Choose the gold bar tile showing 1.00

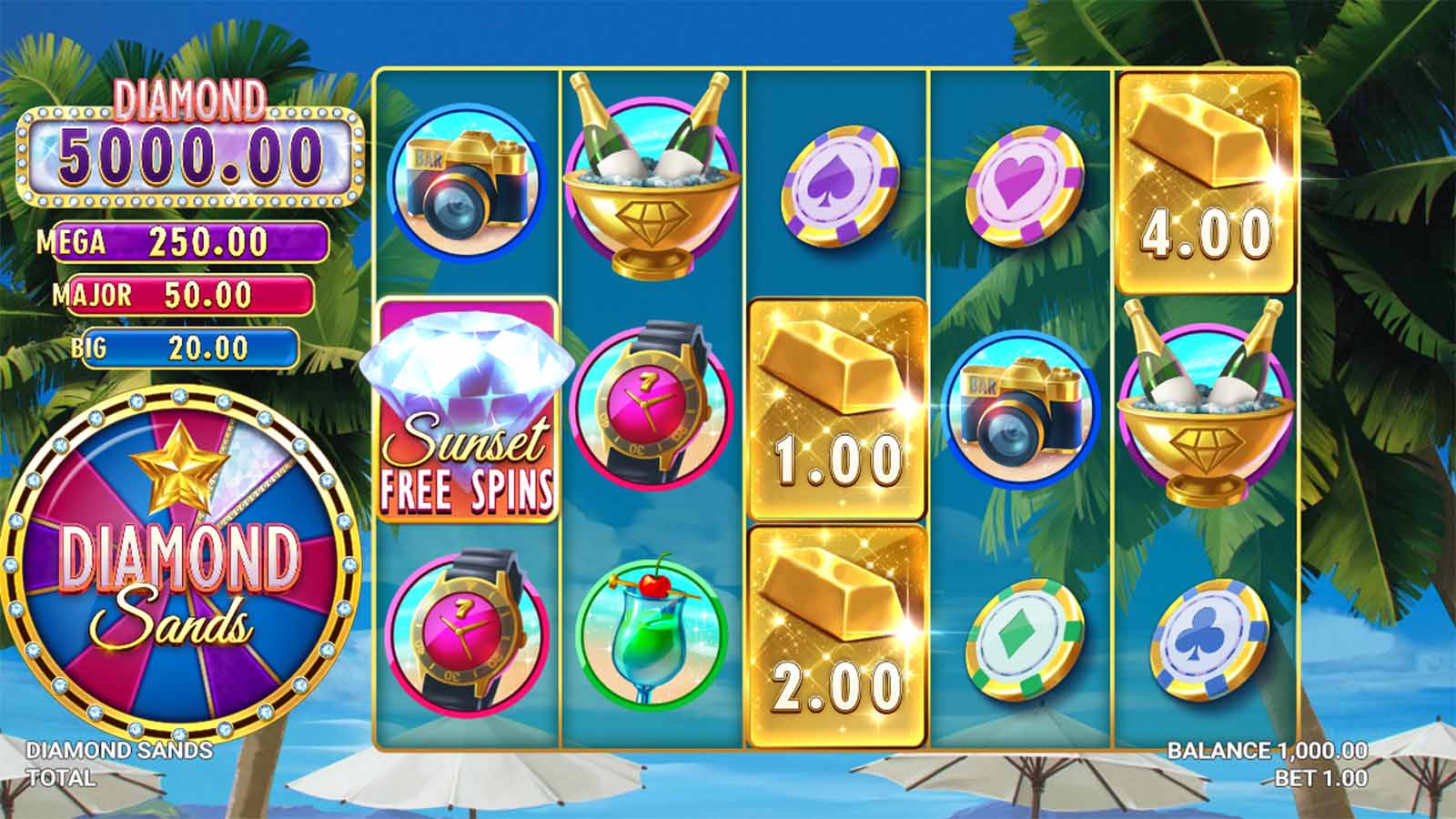[x=836, y=409]
